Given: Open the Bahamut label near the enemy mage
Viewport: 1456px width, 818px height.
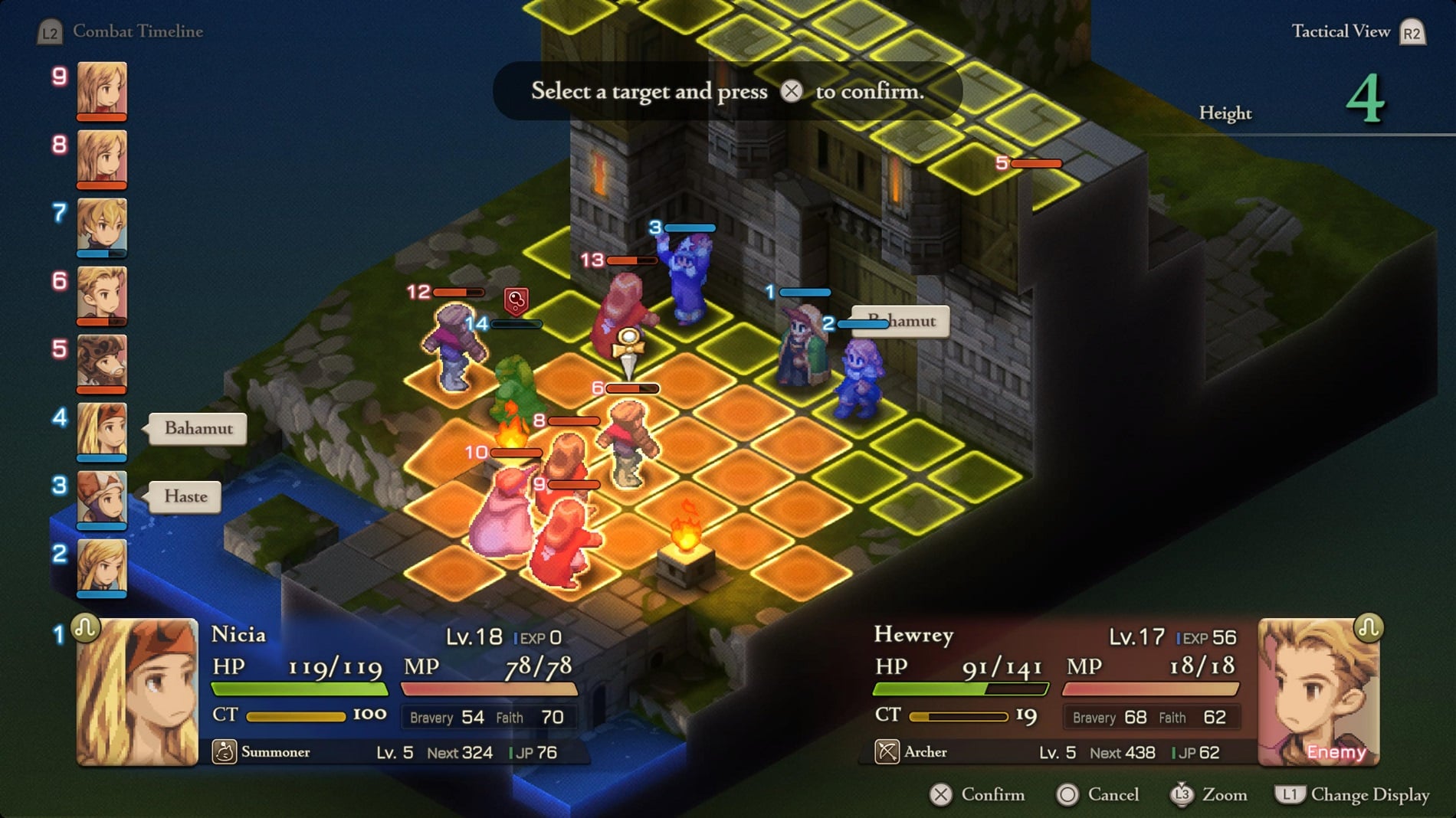Looking at the screenshot, I should (x=900, y=321).
